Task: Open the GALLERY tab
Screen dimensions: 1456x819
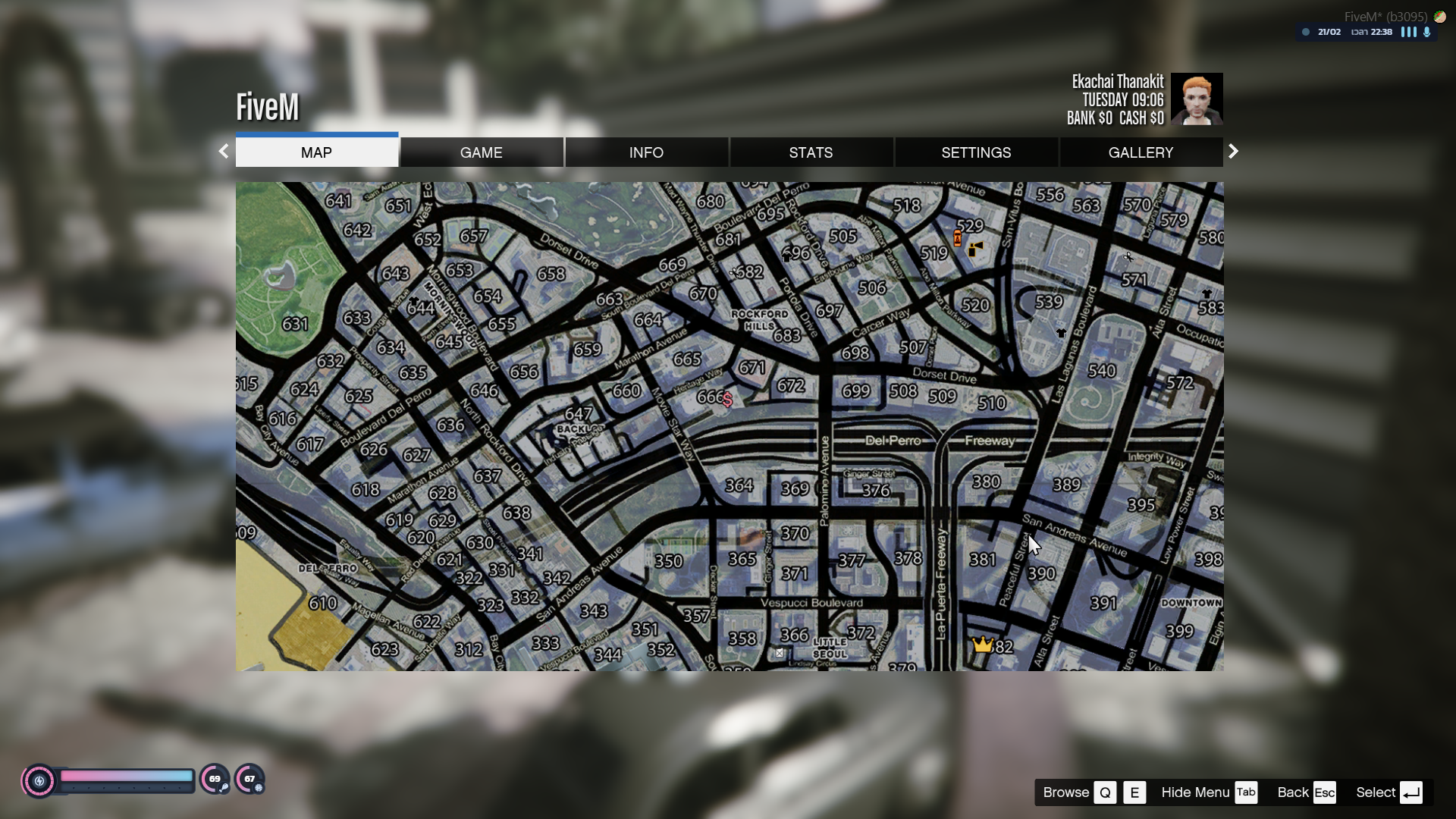Action: [x=1141, y=152]
